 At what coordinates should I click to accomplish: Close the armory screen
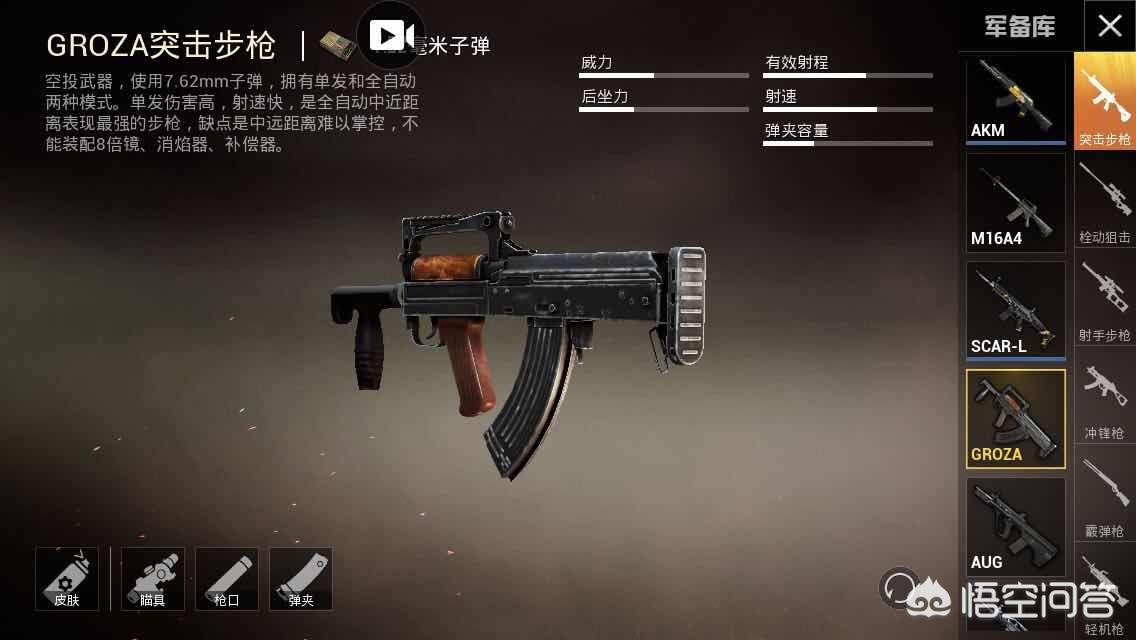click(x=1109, y=26)
